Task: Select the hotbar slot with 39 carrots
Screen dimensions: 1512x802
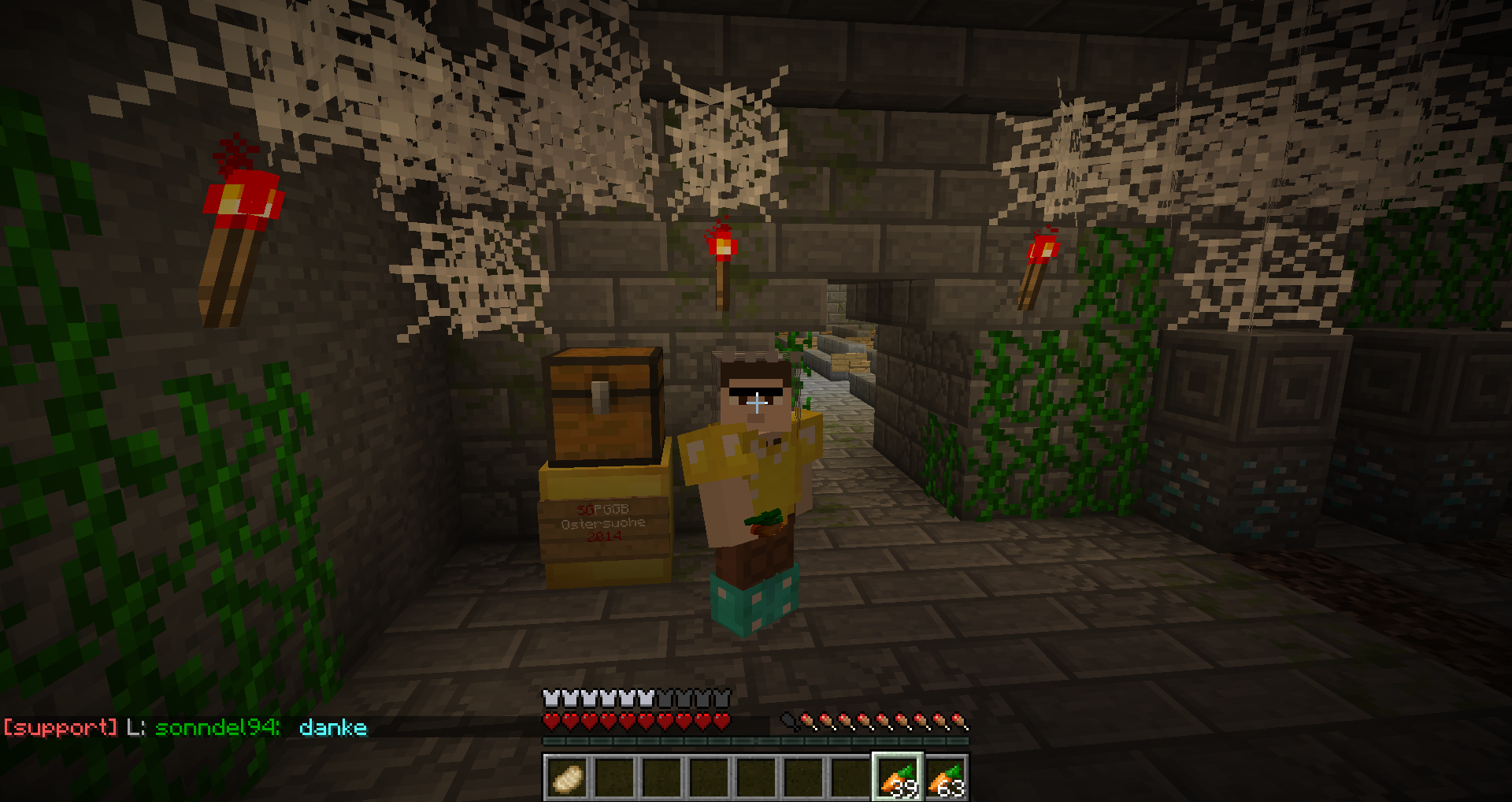Action: [x=898, y=778]
